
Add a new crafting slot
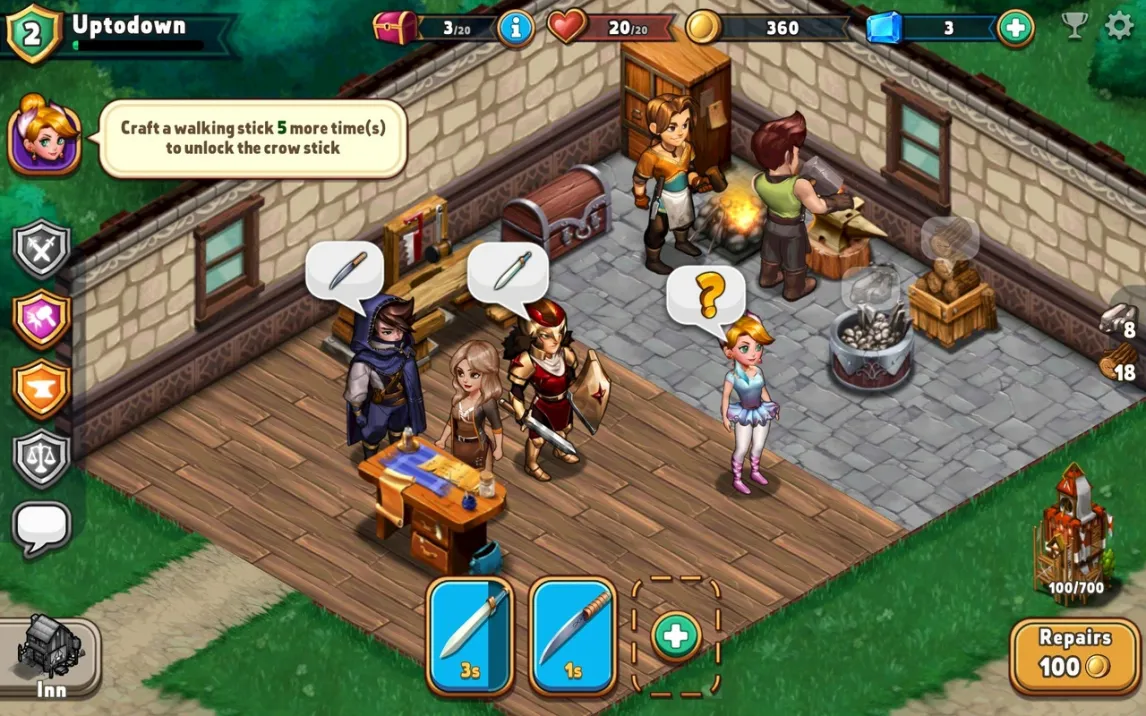tap(676, 635)
